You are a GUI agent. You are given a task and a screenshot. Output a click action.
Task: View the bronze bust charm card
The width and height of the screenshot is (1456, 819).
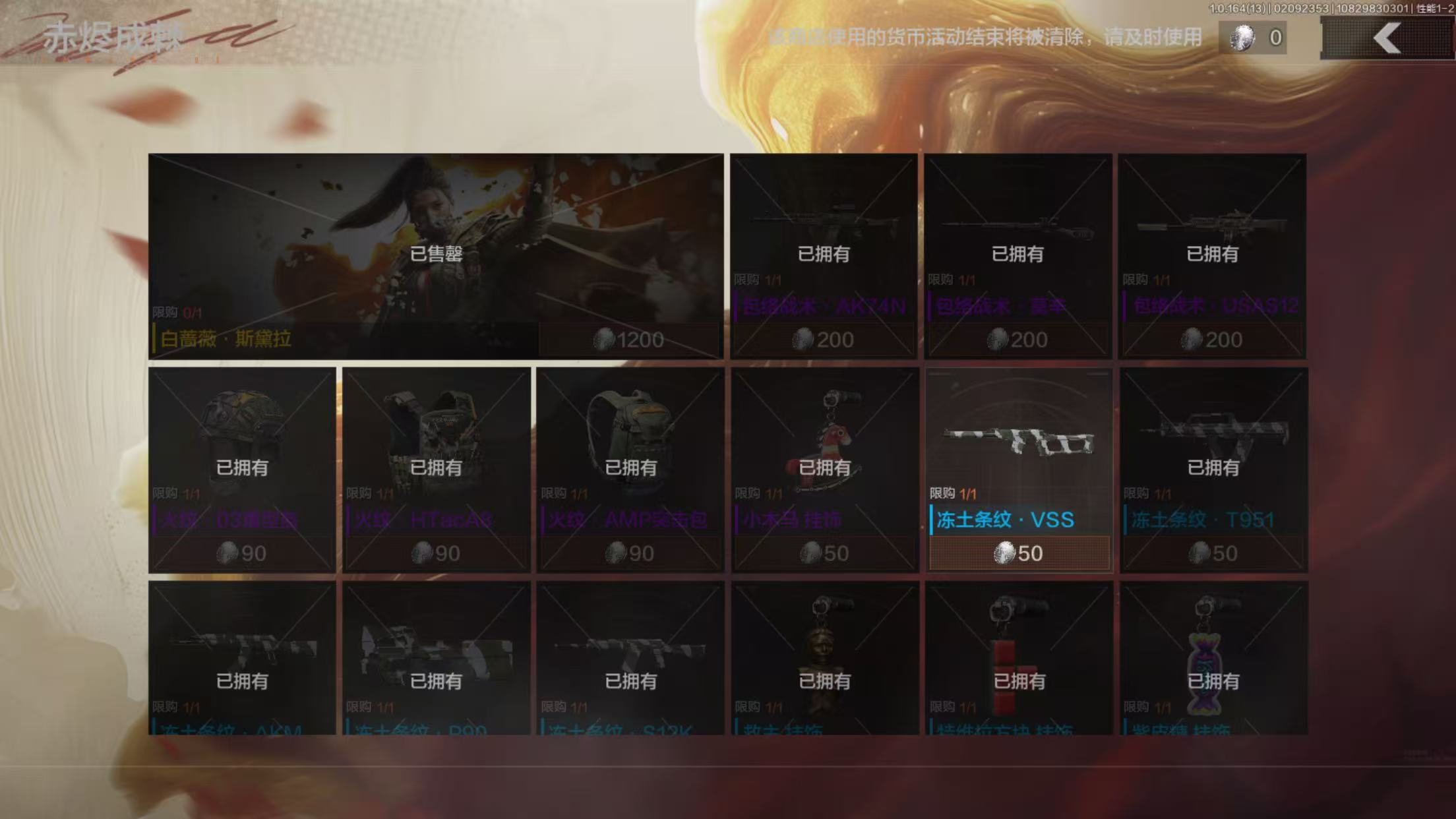(824, 658)
